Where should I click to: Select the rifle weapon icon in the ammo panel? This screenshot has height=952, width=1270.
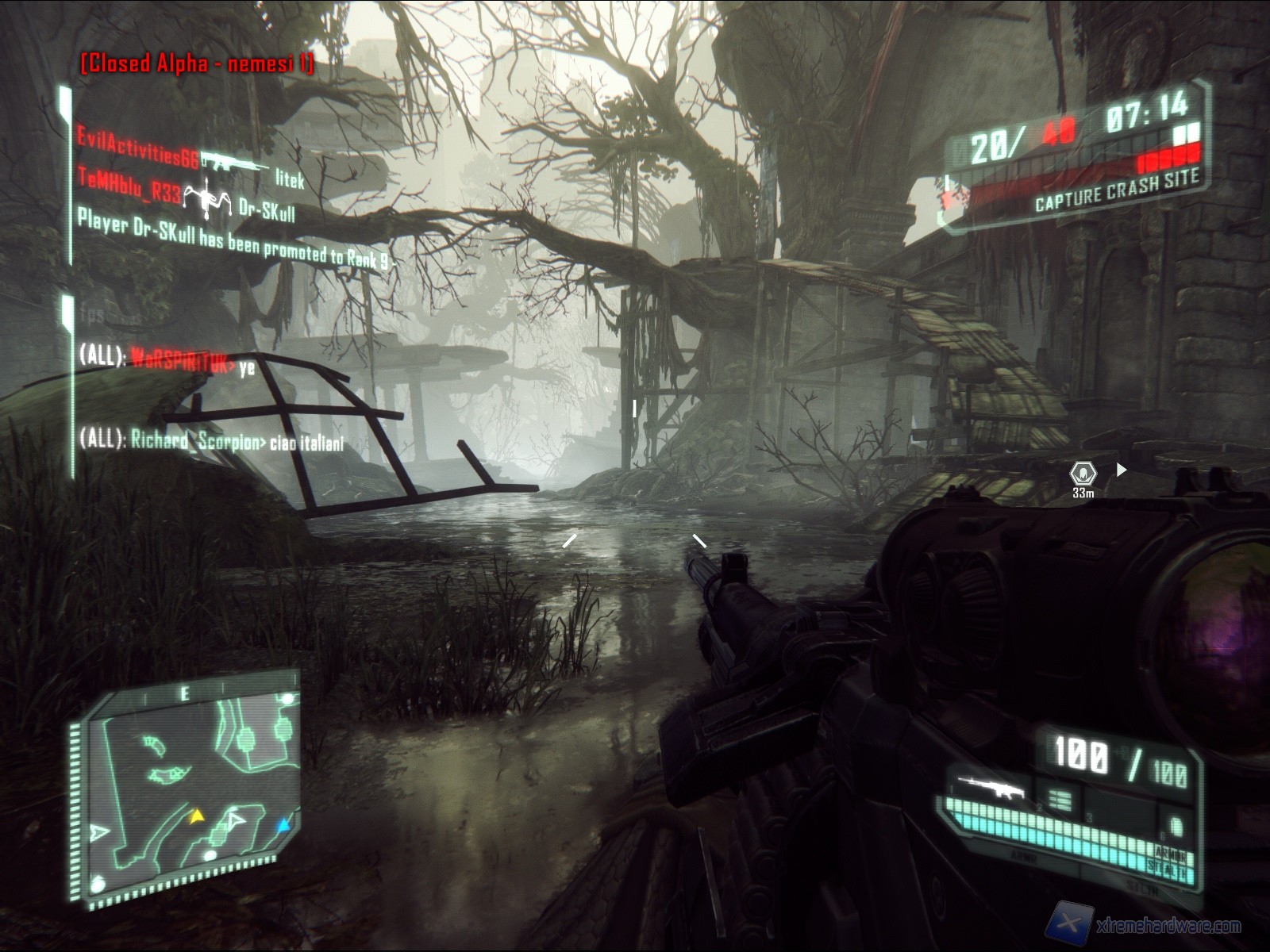tap(990, 786)
